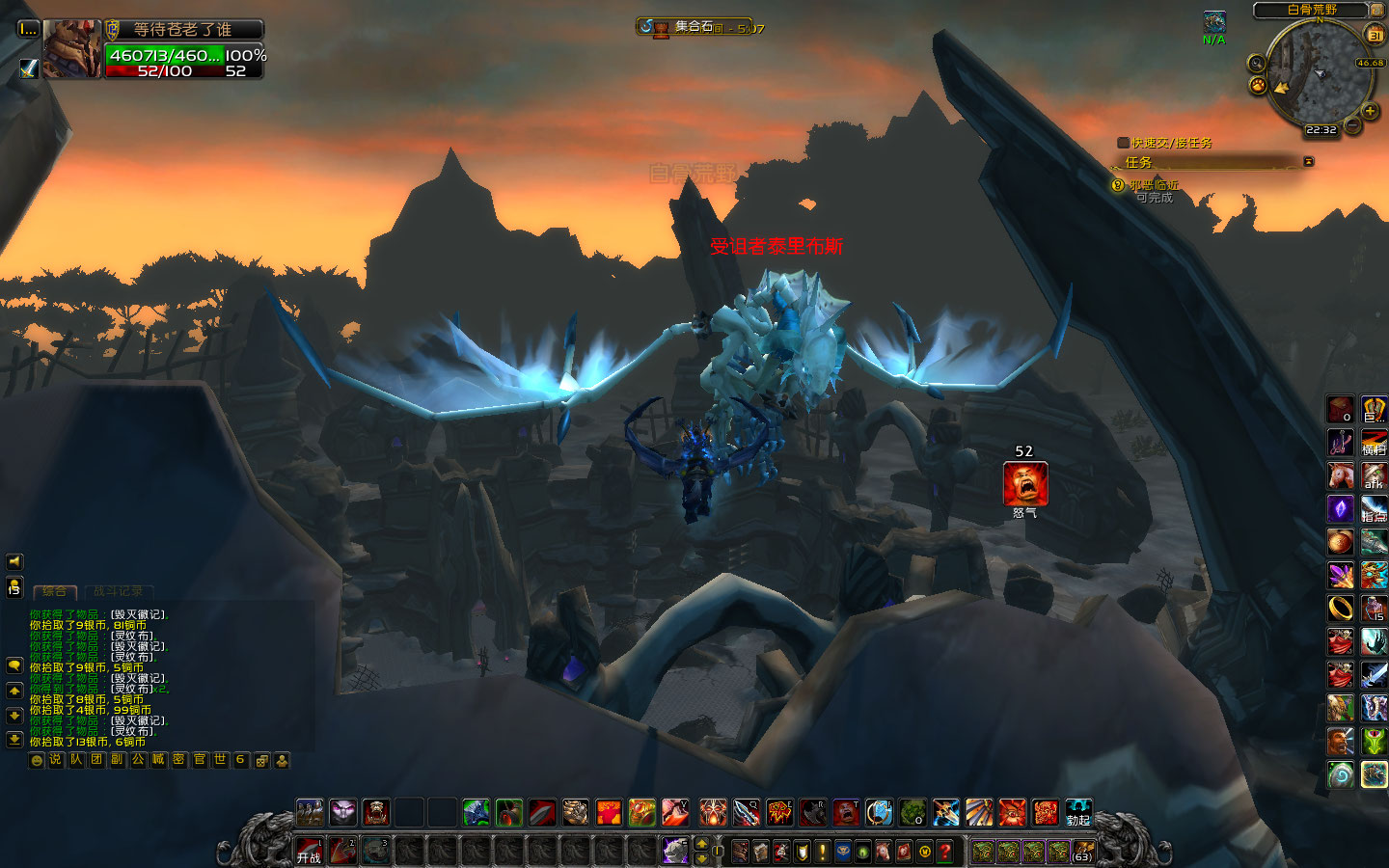The image size is (1389, 868).
Task: Click the paw tracking button beside minimap
Action: coord(1258,86)
